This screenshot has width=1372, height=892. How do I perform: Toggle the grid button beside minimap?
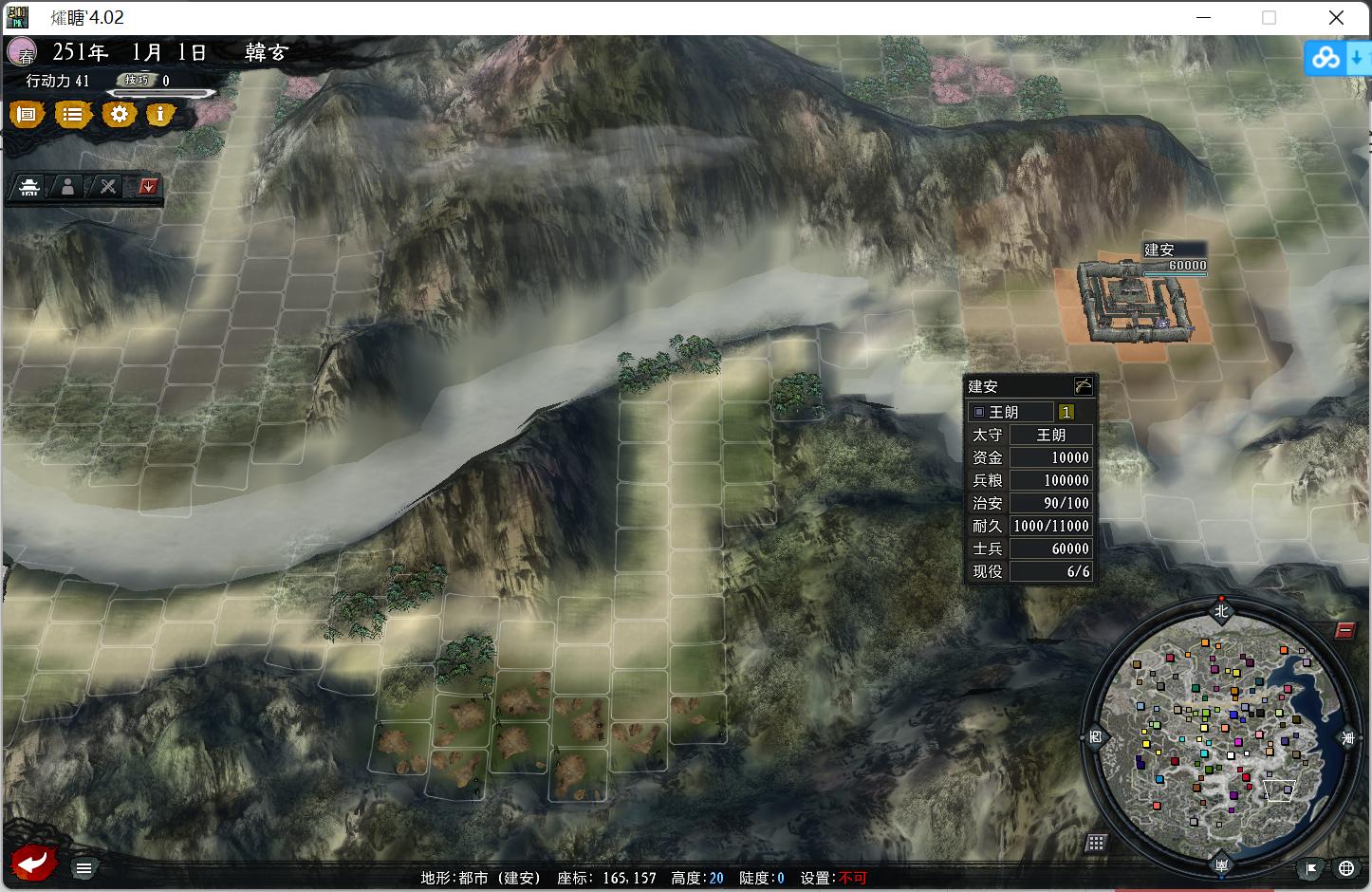pos(1096,843)
